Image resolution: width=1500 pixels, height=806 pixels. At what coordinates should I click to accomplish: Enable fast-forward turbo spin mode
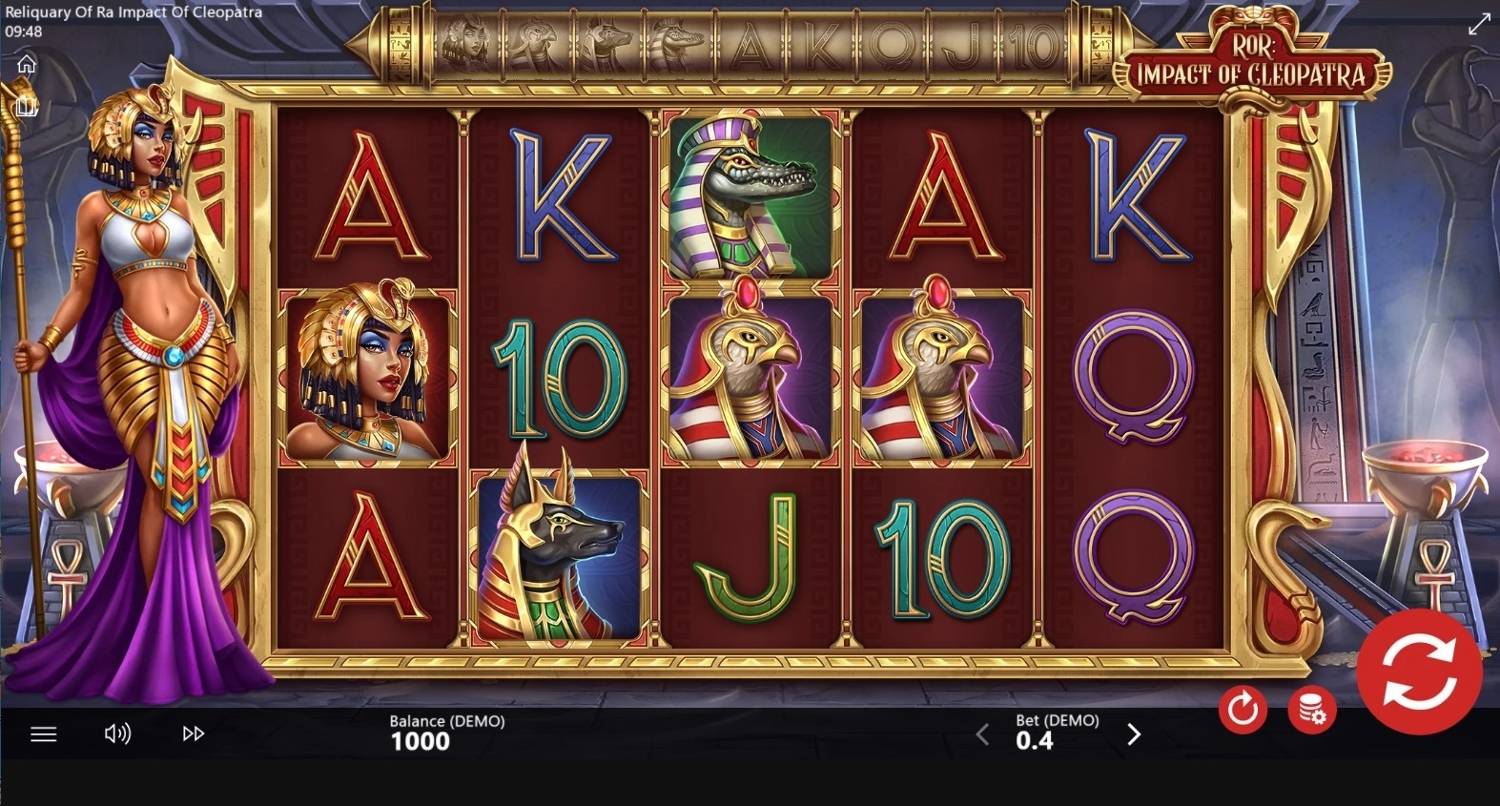point(193,734)
